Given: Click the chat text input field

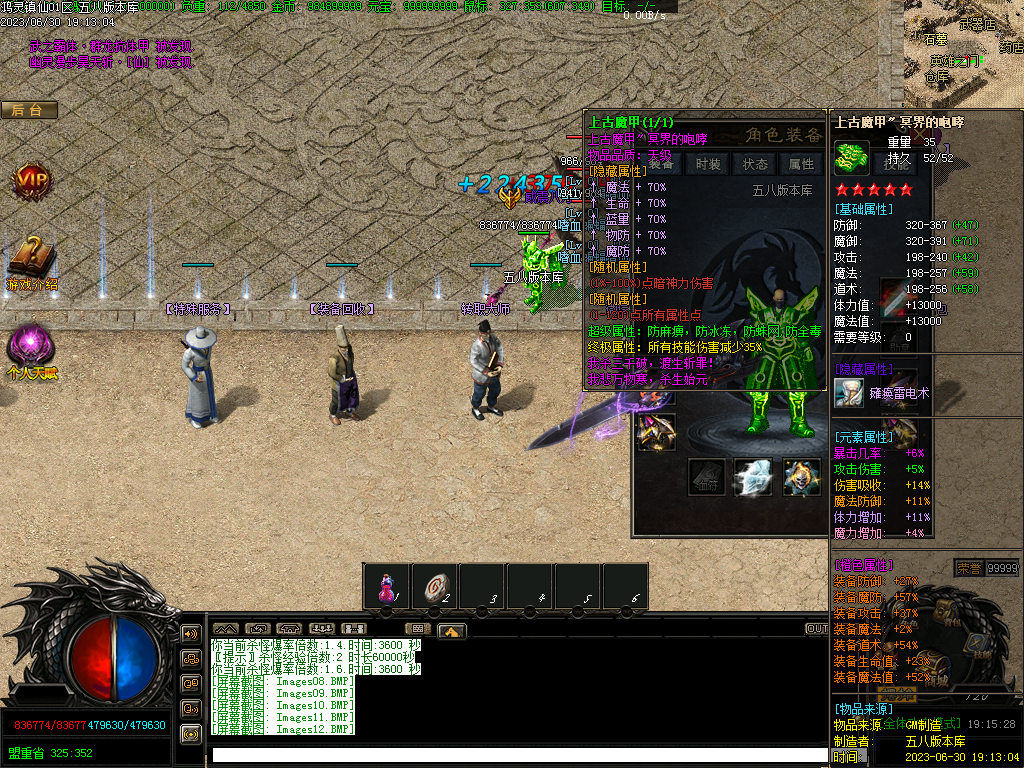Looking at the screenshot, I should click(500, 755).
